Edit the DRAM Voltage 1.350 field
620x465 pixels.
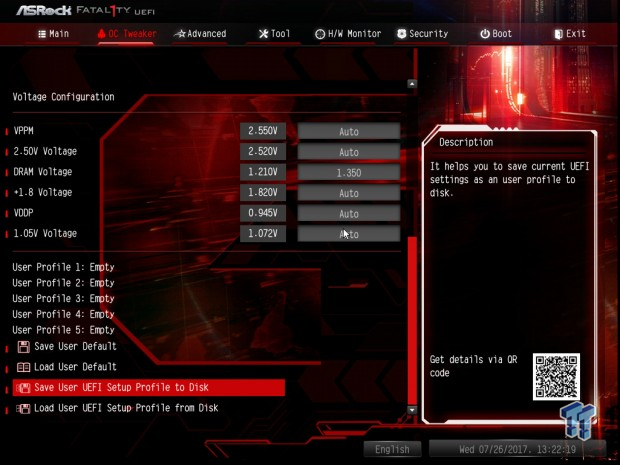(348, 172)
